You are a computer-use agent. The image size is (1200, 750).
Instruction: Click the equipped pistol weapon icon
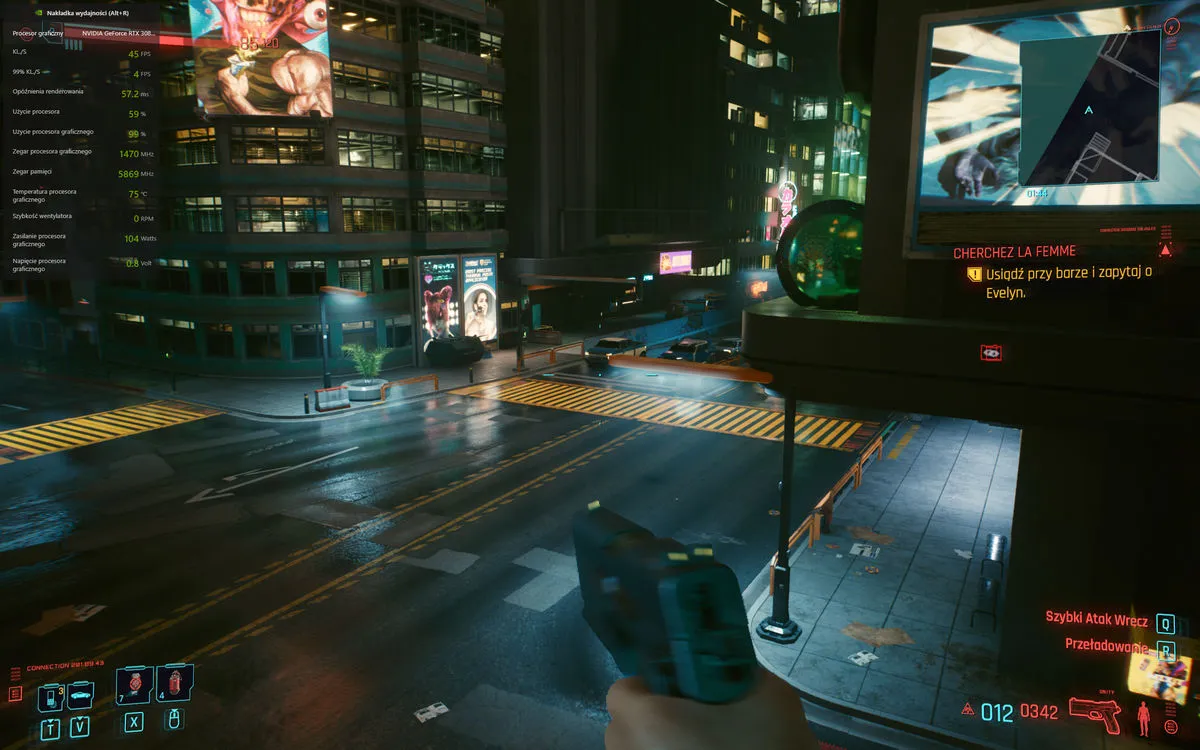pos(1094,712)
